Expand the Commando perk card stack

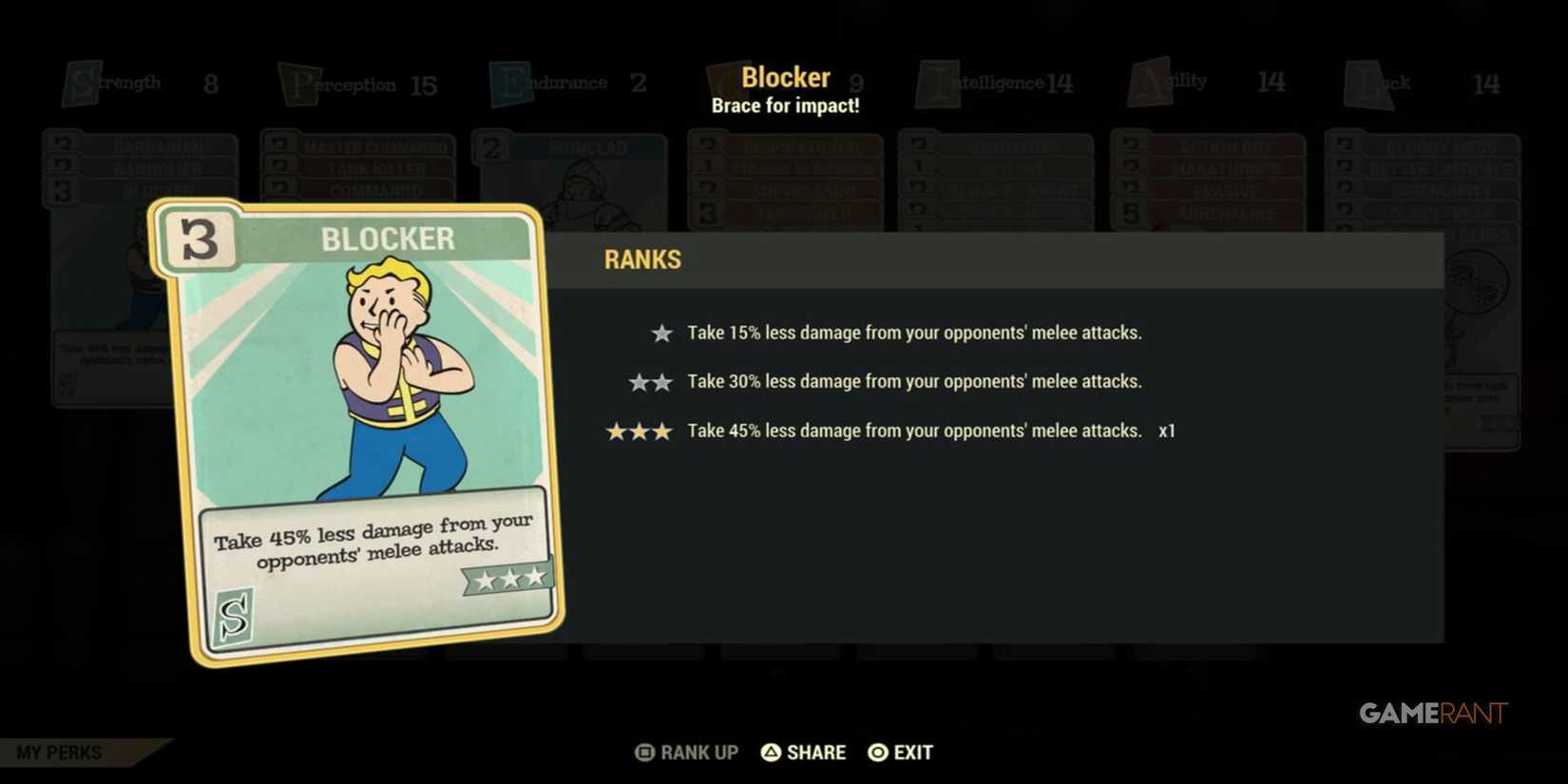[x=375, y=189]
